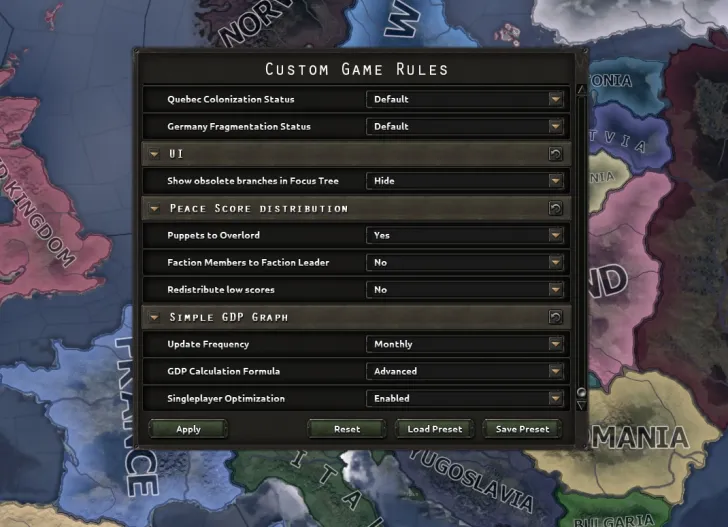The width and height of the screenshot is (728, 527).
Task: Reset the UI section to defaults
Action: [x=556, y=154]
